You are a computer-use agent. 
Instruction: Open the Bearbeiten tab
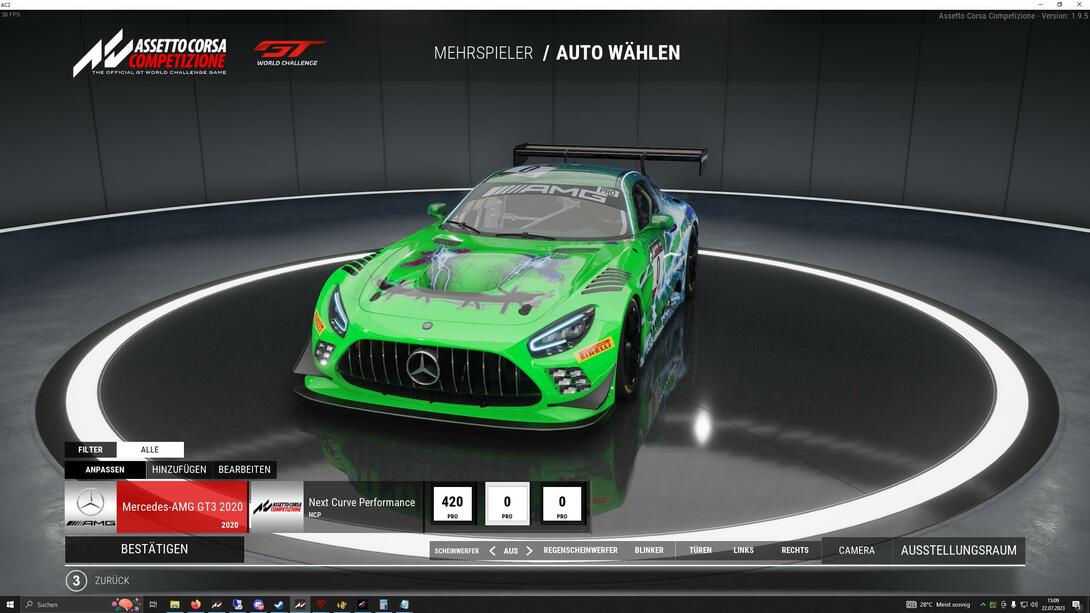(244, 470)
